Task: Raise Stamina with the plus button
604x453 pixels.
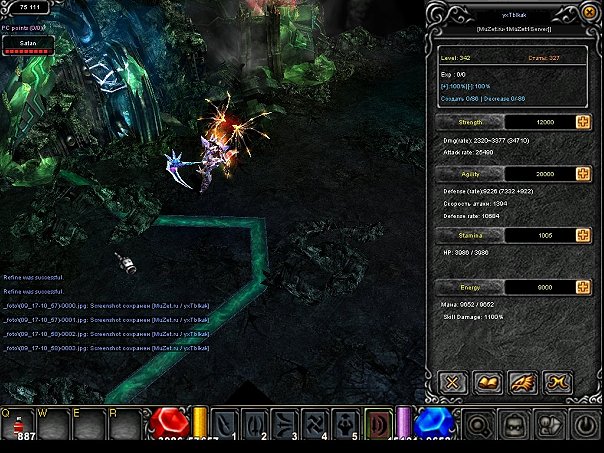Action: point(583,235)
